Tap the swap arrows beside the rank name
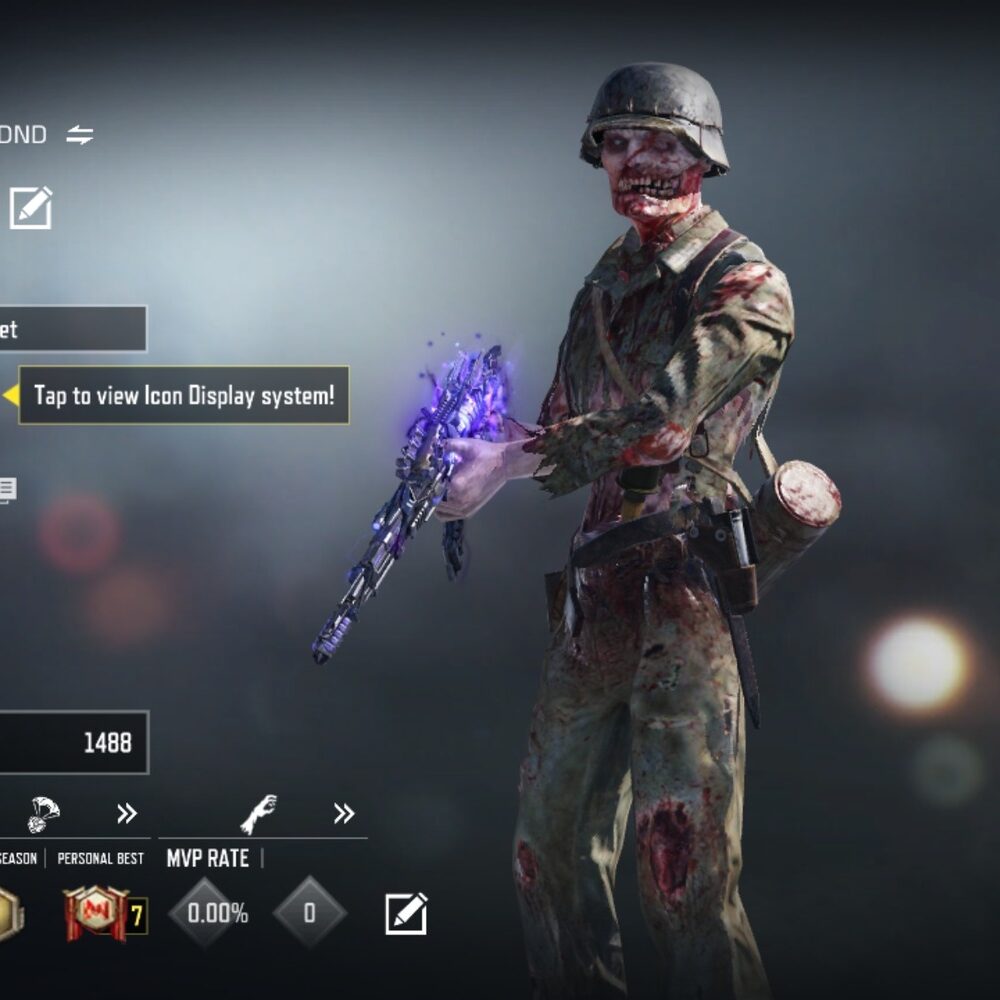The image size is (1000, 1000). pyautogui.click(x=80, y=135)
